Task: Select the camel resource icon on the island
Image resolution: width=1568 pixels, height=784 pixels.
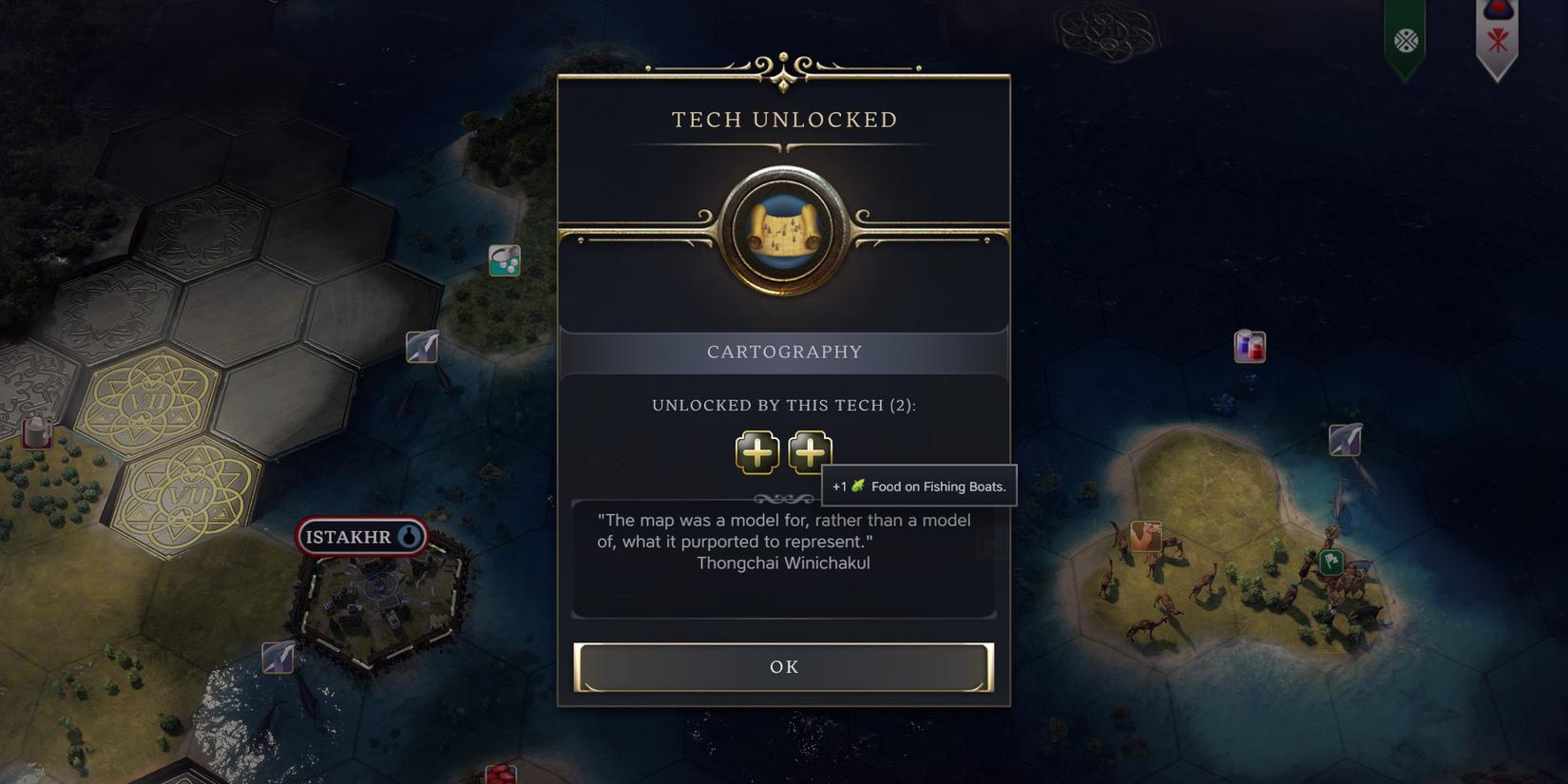Action: click(x=1145, y=536)
